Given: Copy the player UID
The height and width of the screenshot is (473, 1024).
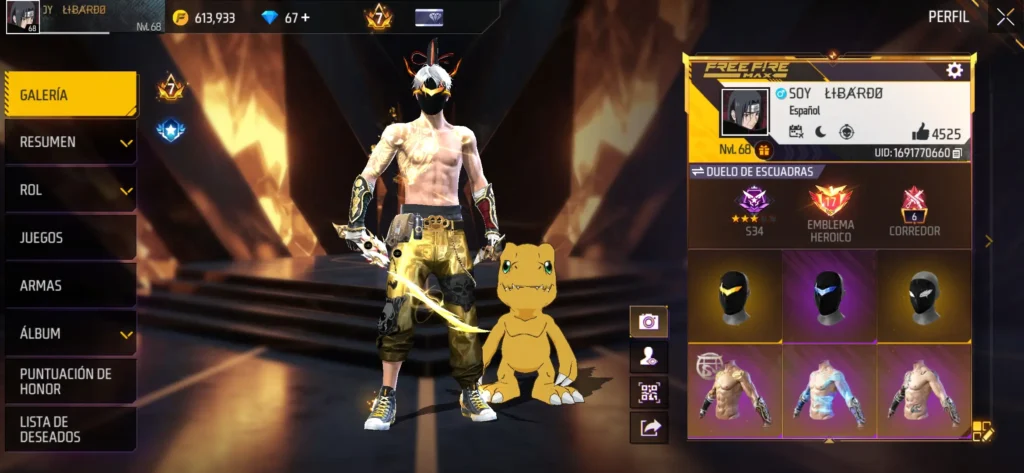Looking at the screenshot, I should tap(957, 153).
